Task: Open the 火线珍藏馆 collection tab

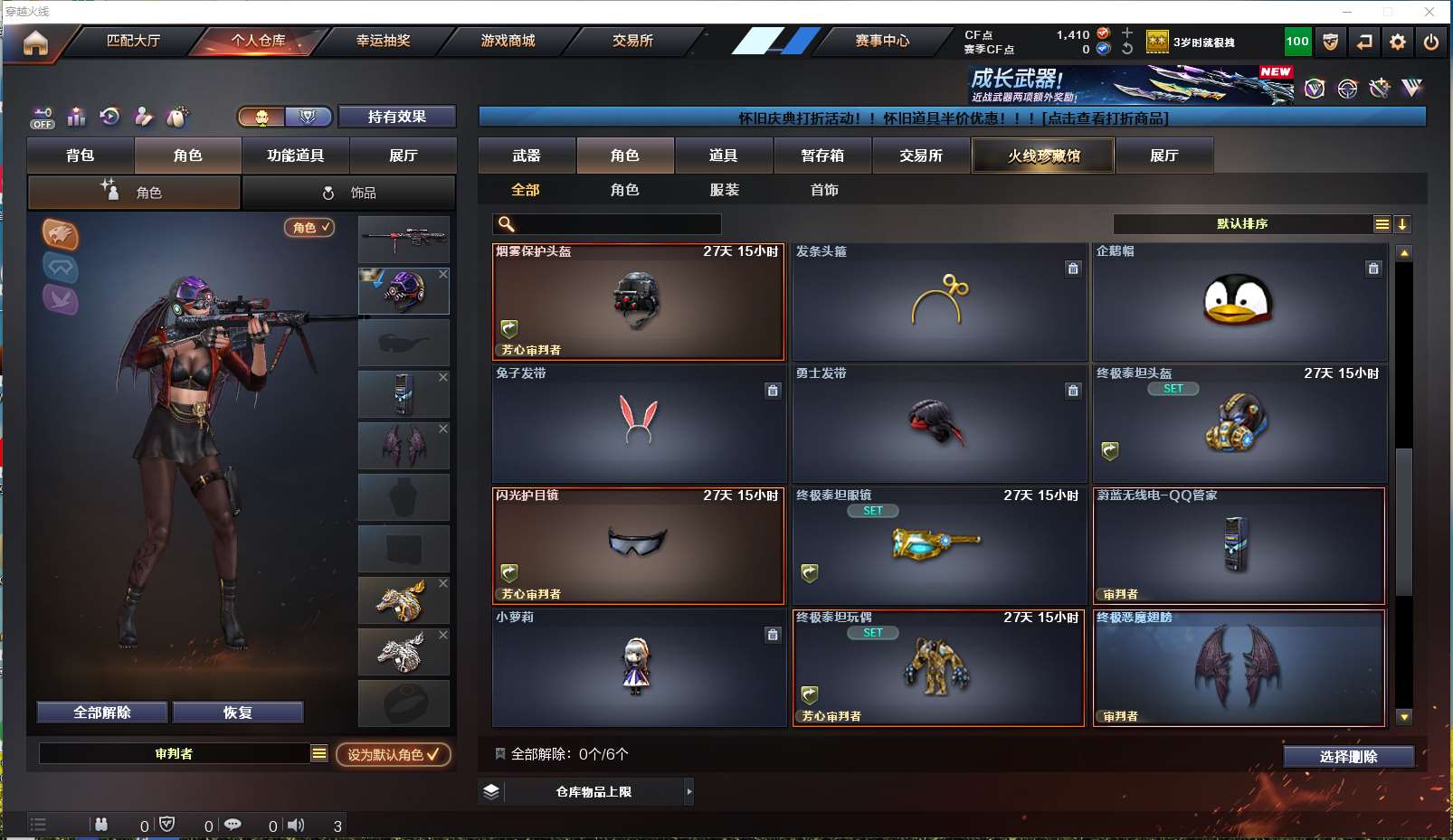Action: [x=1043, y=156]
